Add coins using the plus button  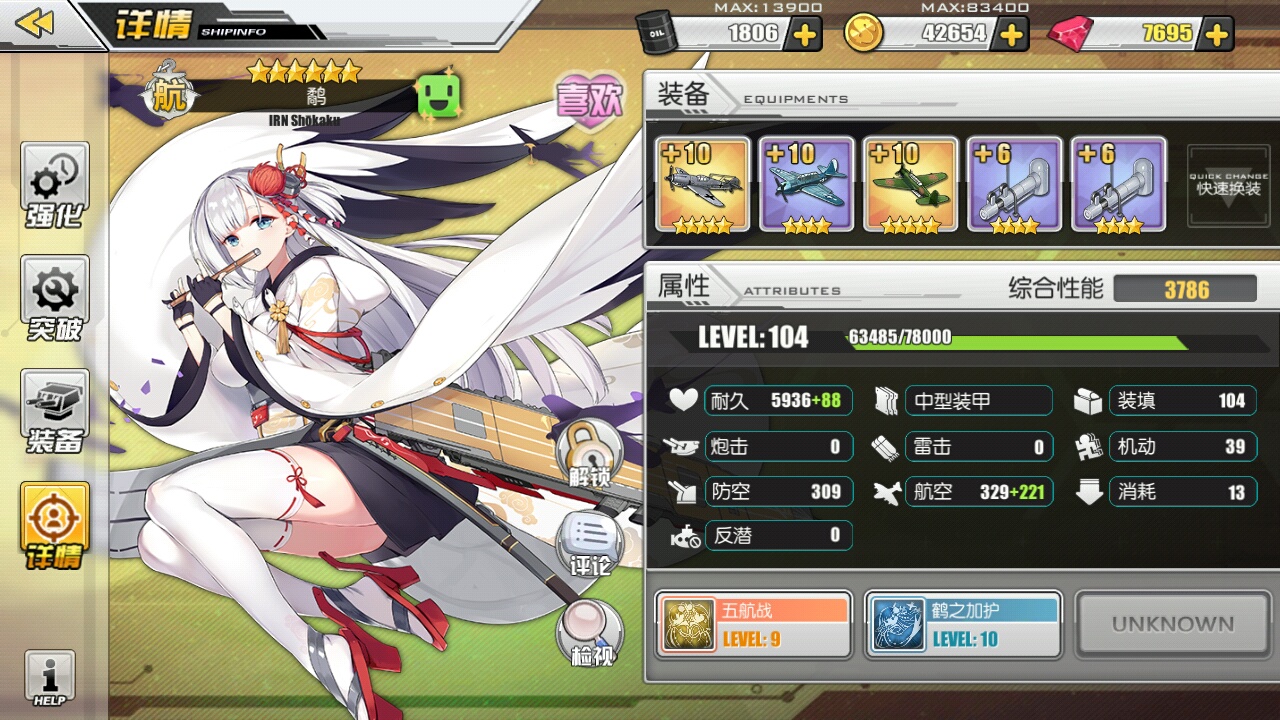tap(1012, 35)
